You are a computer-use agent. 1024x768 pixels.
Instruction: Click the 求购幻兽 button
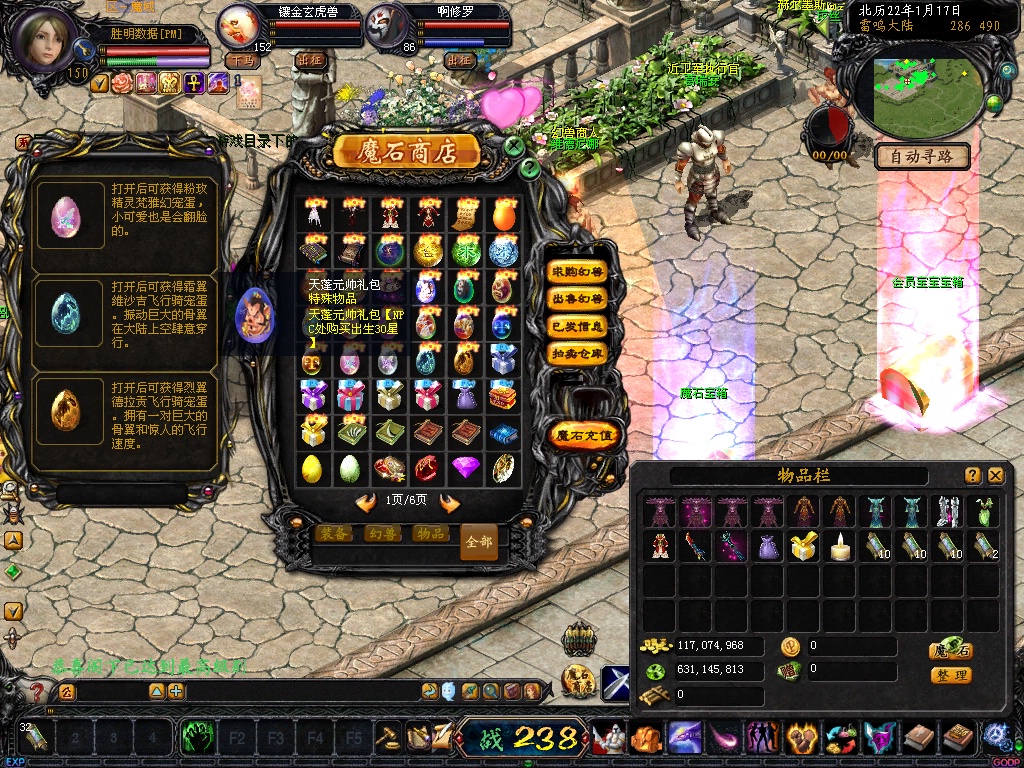click(x=578, y=272)
